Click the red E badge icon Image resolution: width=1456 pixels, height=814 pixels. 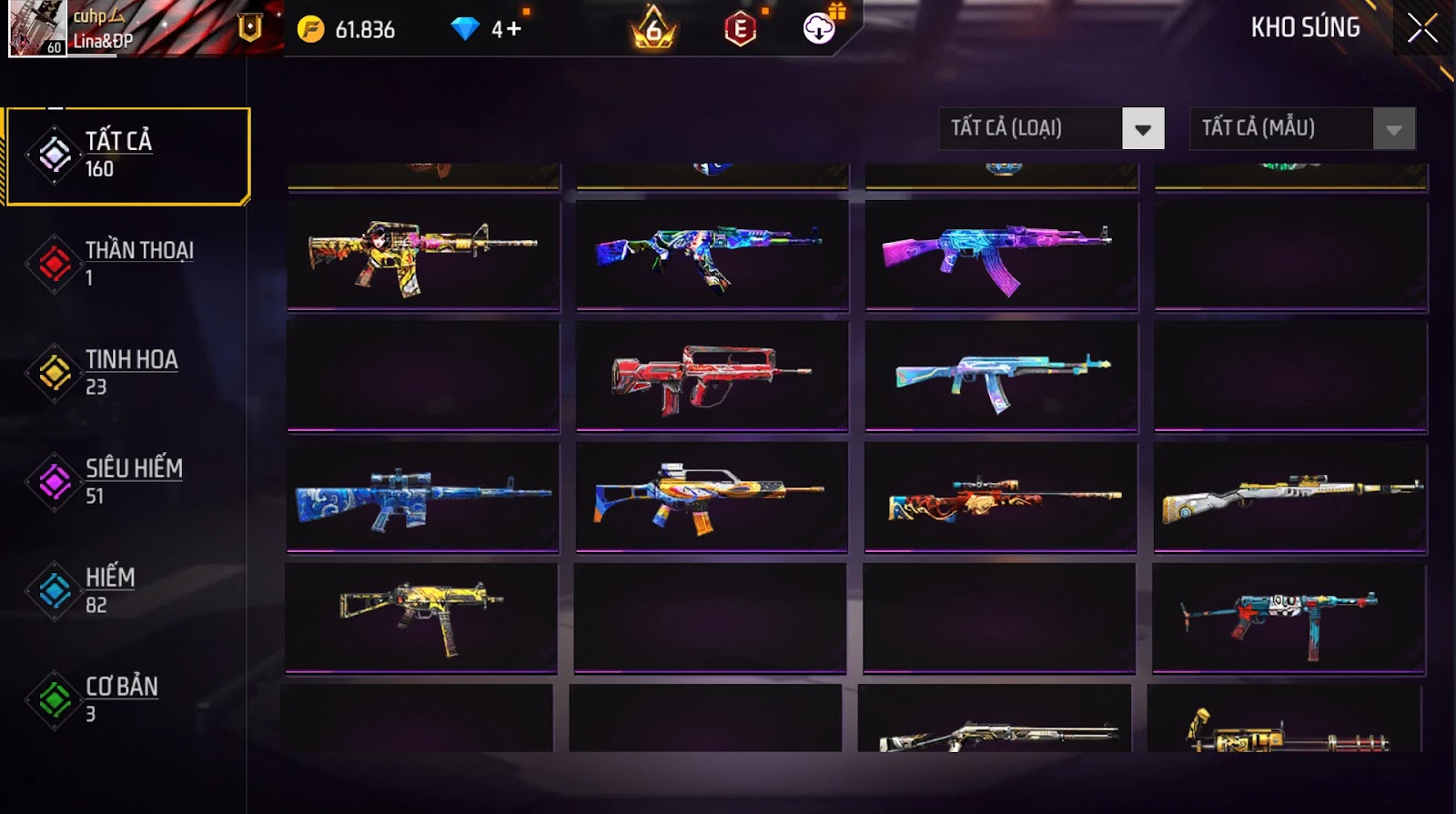click(740, 30)
